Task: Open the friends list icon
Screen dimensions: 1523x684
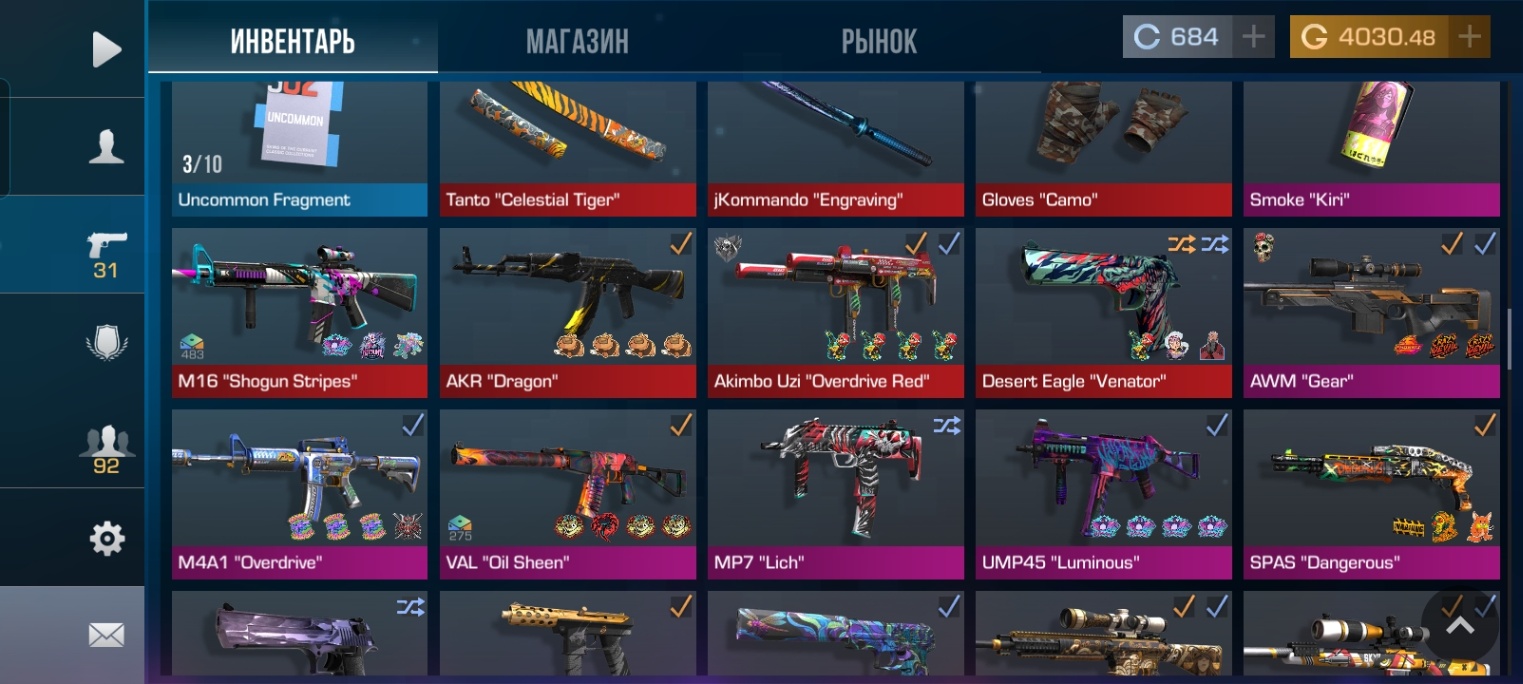Action: [x=106, y=448]
